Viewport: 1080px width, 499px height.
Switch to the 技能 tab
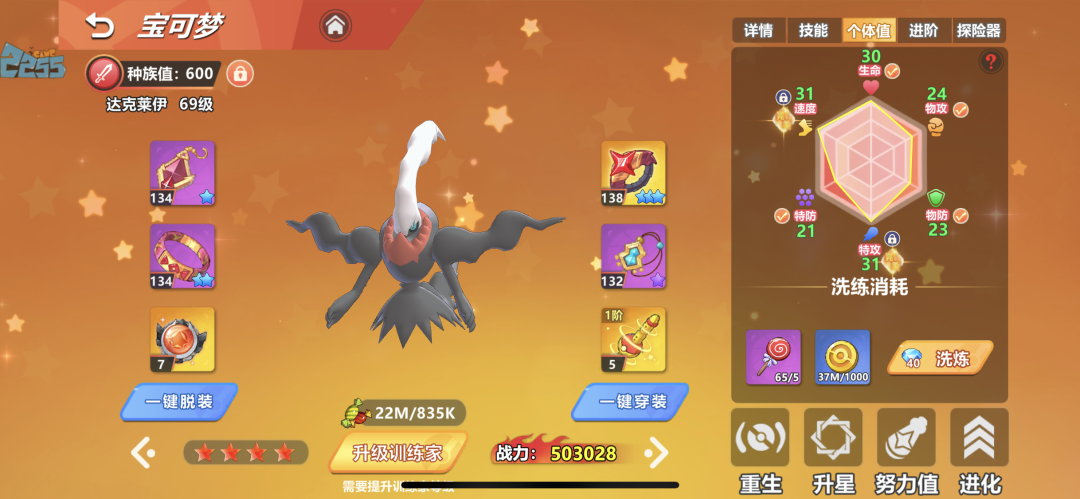pyautogui.click(x=813, y=31)
